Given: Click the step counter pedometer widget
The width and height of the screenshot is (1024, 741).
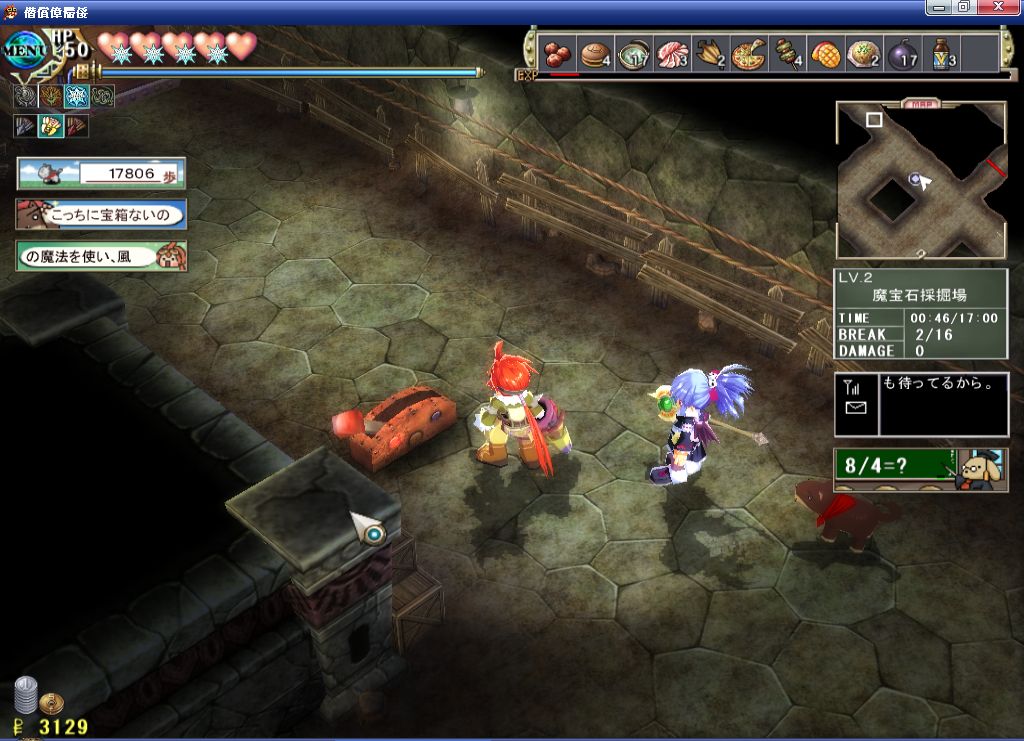Looking at the screenshot, I should 100,173.
